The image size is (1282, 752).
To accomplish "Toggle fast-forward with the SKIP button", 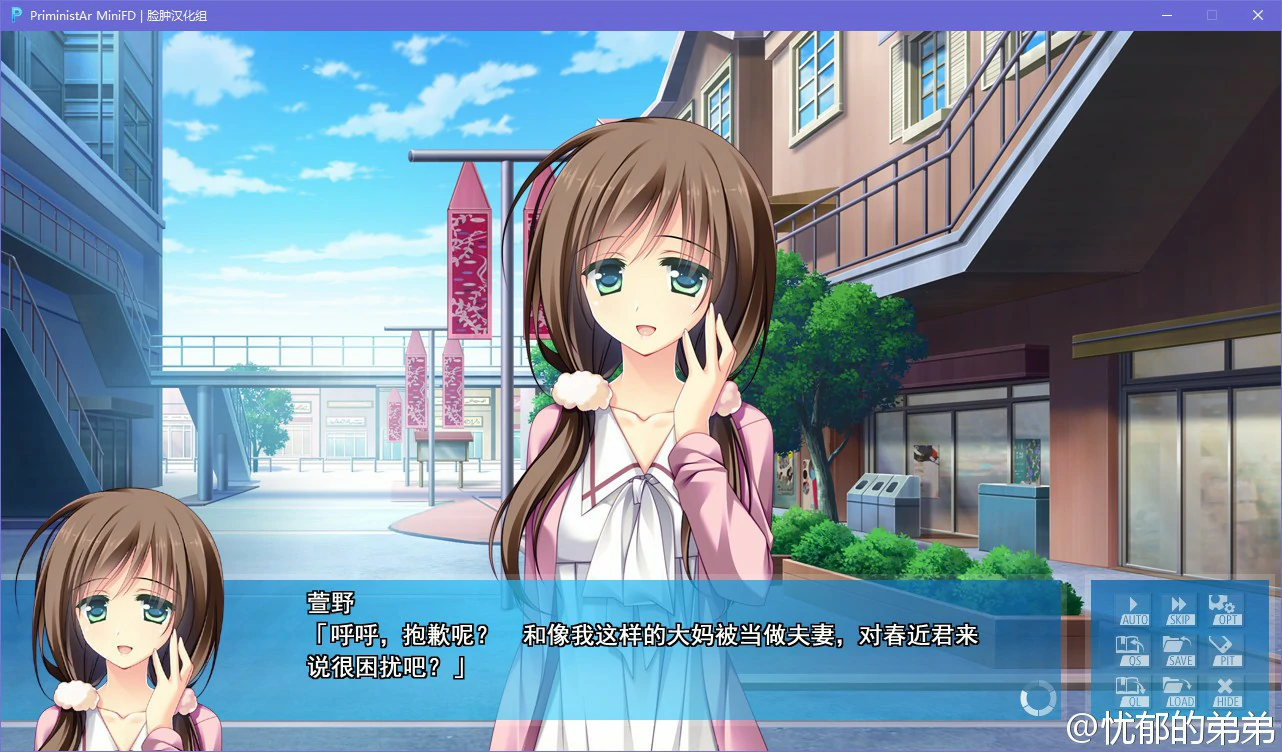I will (1179, 610).
